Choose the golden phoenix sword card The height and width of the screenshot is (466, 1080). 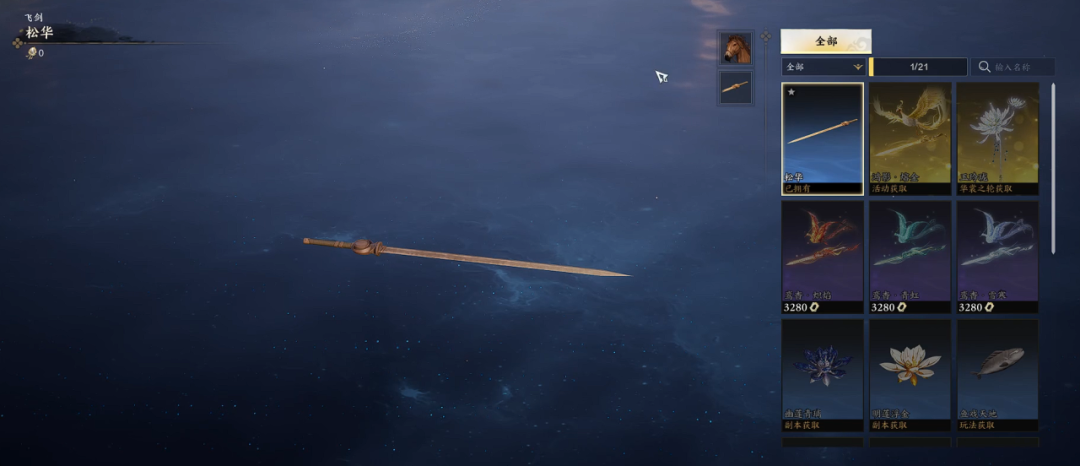910,137
